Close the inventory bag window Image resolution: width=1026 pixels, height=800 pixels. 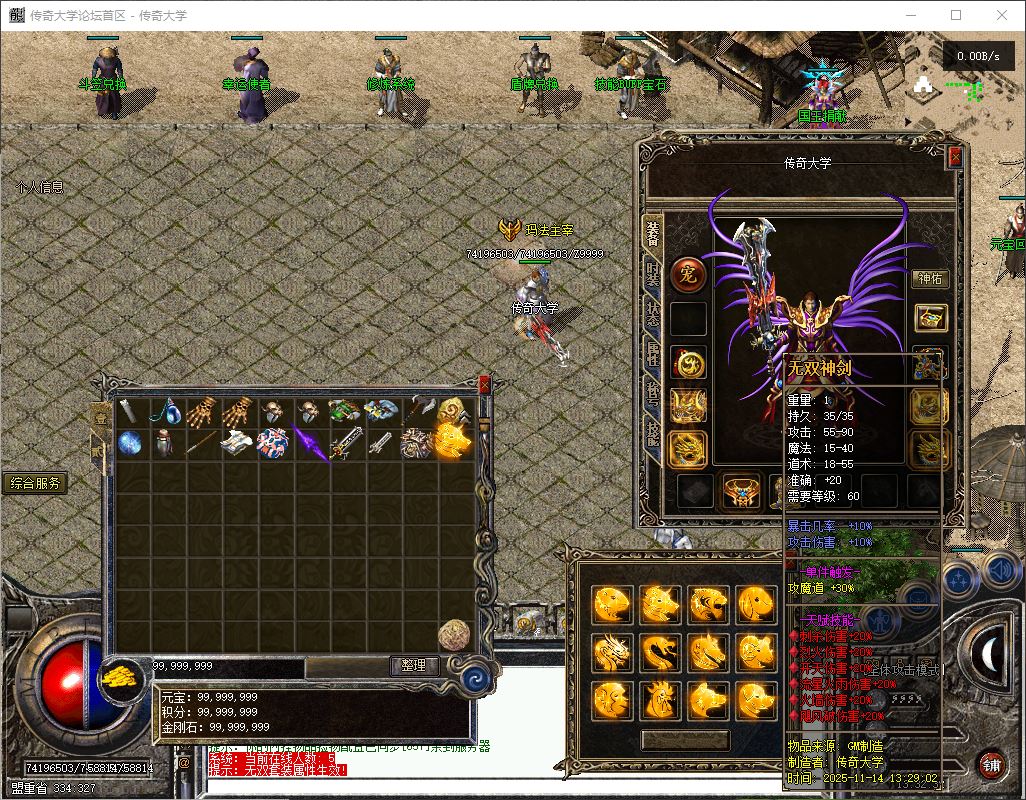point(485,383)
